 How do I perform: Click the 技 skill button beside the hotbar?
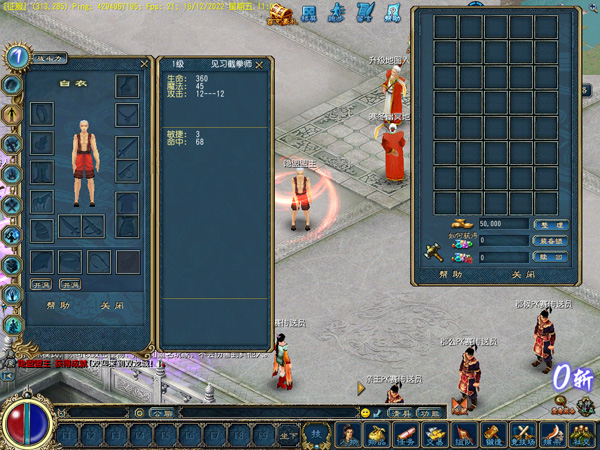click(316, 432)
